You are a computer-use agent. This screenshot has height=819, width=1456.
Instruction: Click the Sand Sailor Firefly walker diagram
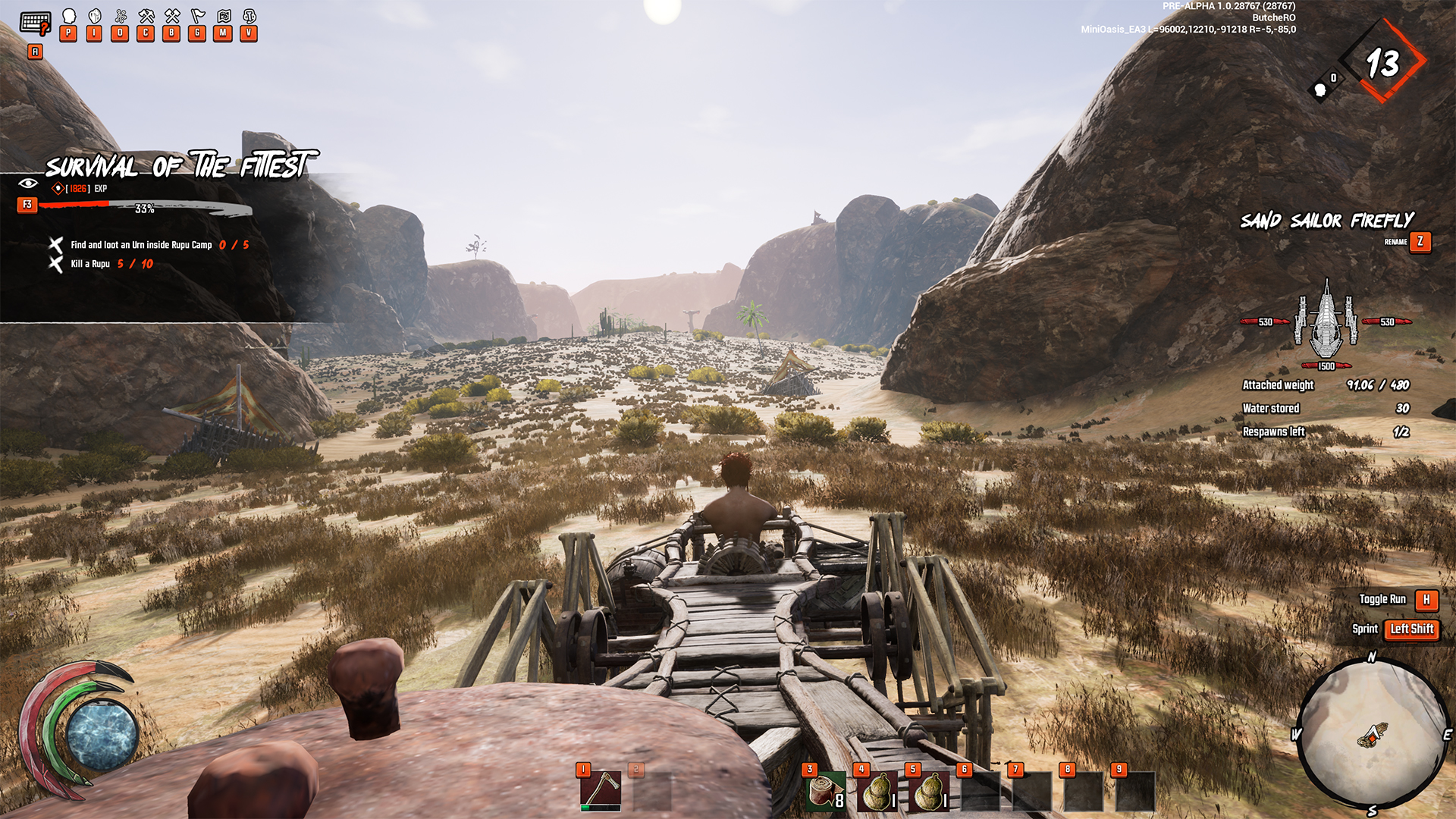(x=1326, y=322)
